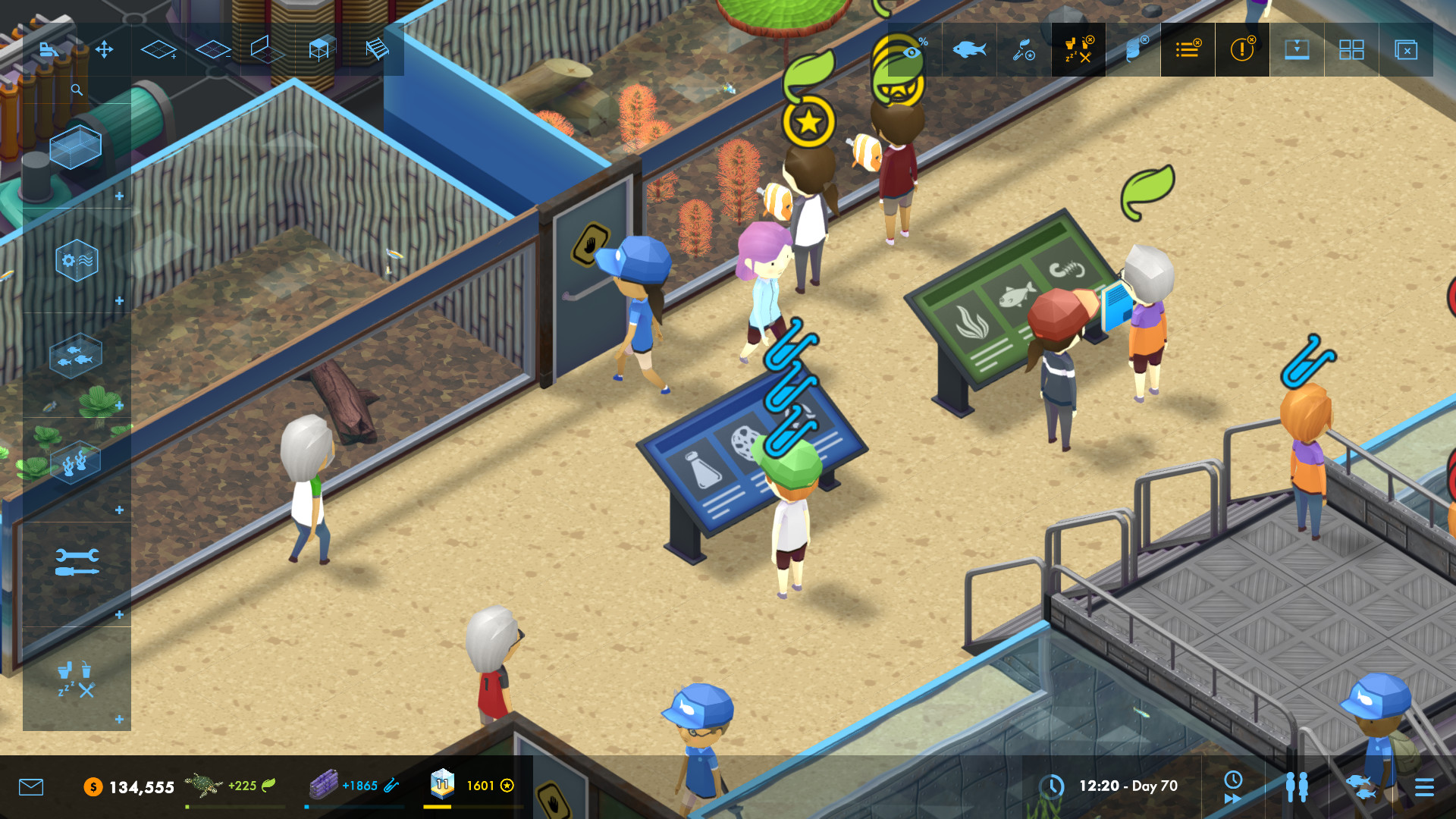Open the guests overview tab
This screenshot has width=1456, height=819.
pyautogui.click(x=1296, y=786)
